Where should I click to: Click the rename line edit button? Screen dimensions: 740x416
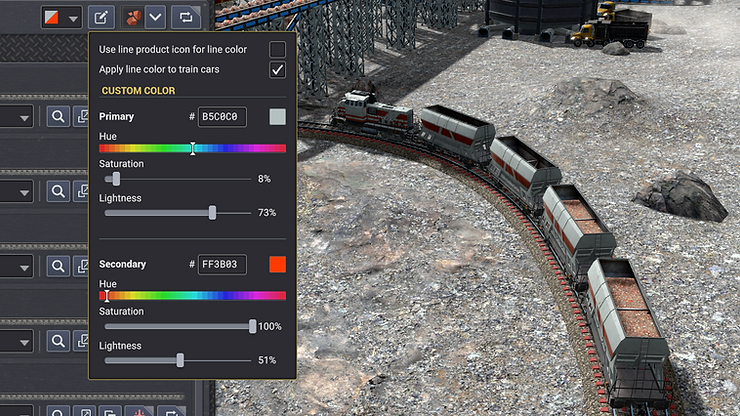pyautogui.click(x=101, y=17)
